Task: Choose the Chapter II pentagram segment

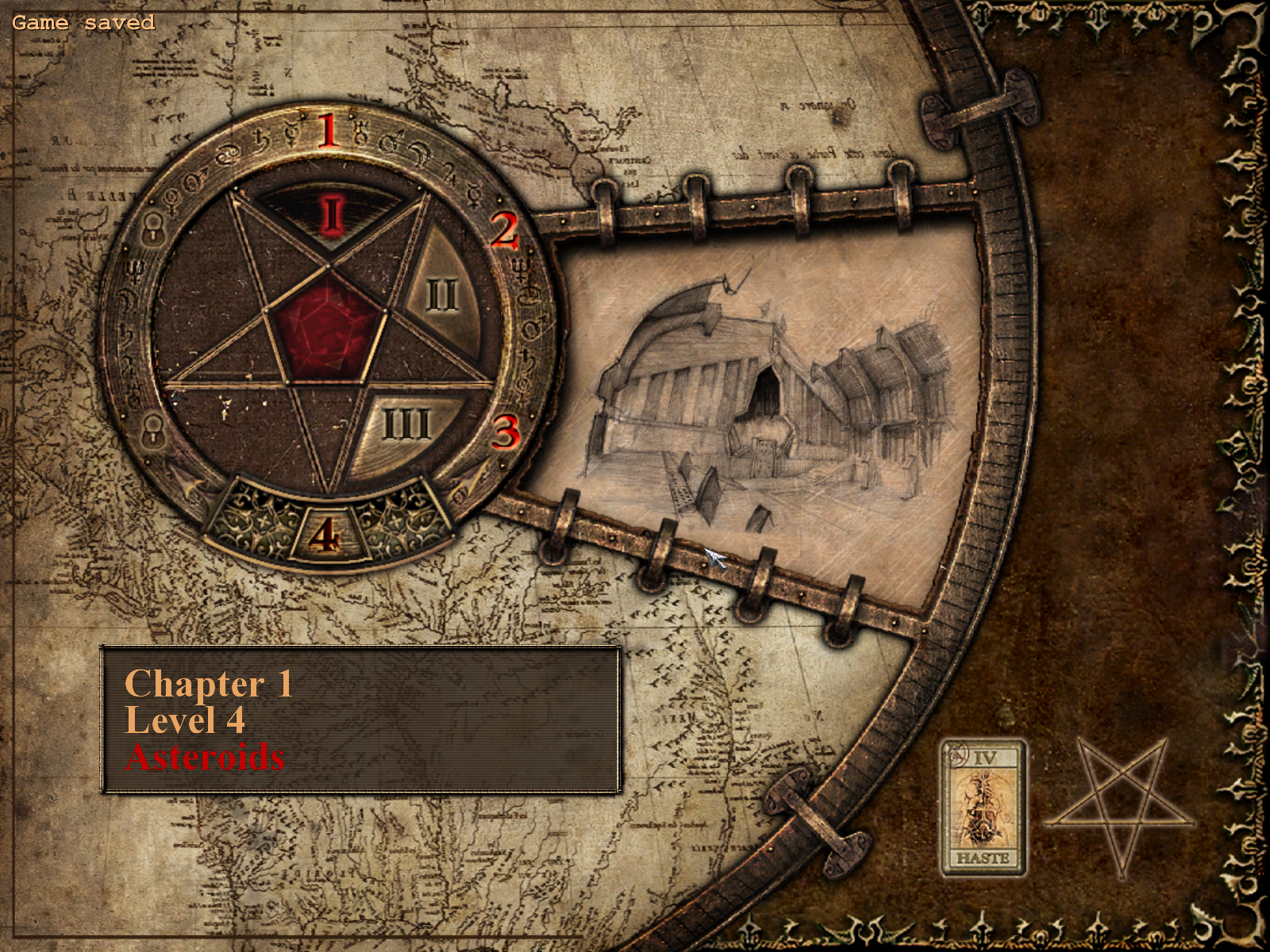Action: (x=442, y=295)
